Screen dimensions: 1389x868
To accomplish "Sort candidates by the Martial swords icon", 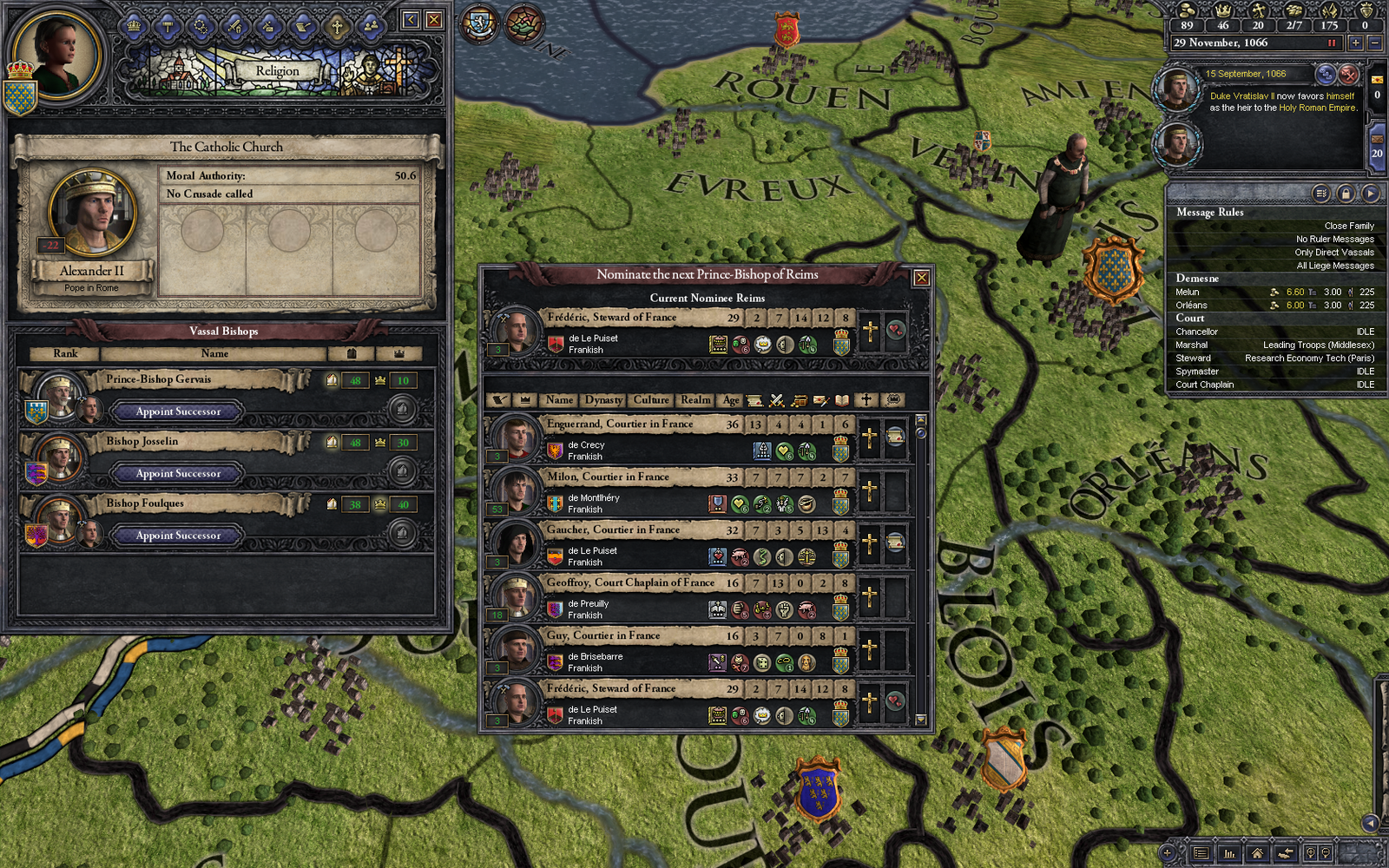I will [776, 401].
